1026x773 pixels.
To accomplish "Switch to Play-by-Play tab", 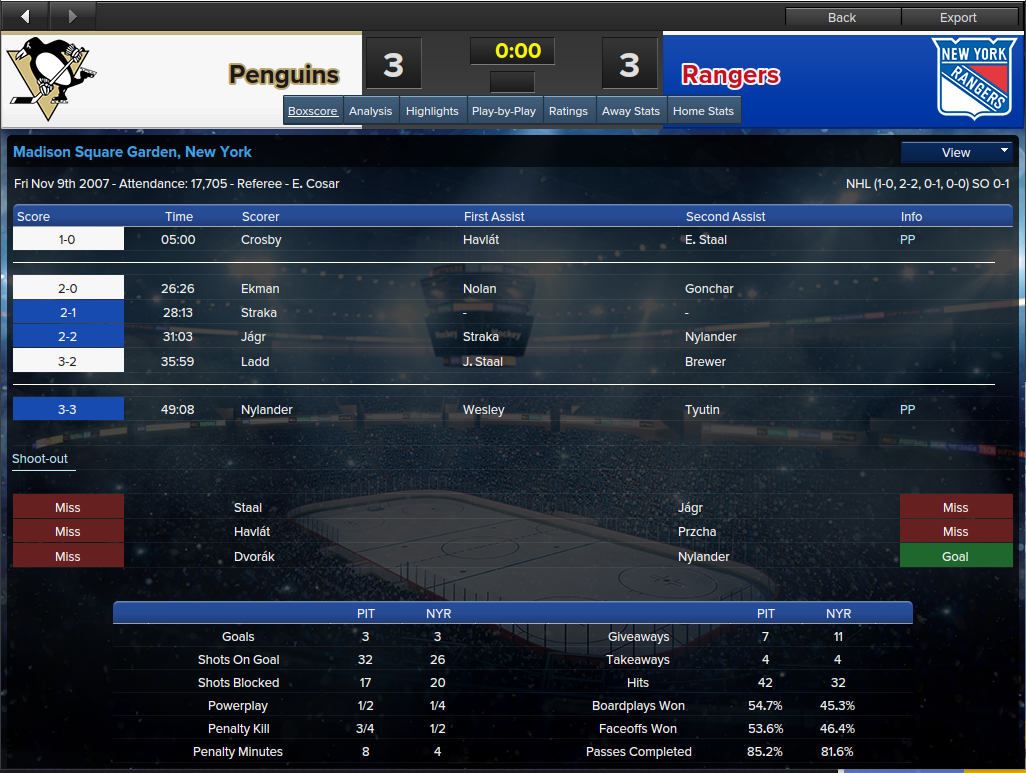I will click(504, 111).
